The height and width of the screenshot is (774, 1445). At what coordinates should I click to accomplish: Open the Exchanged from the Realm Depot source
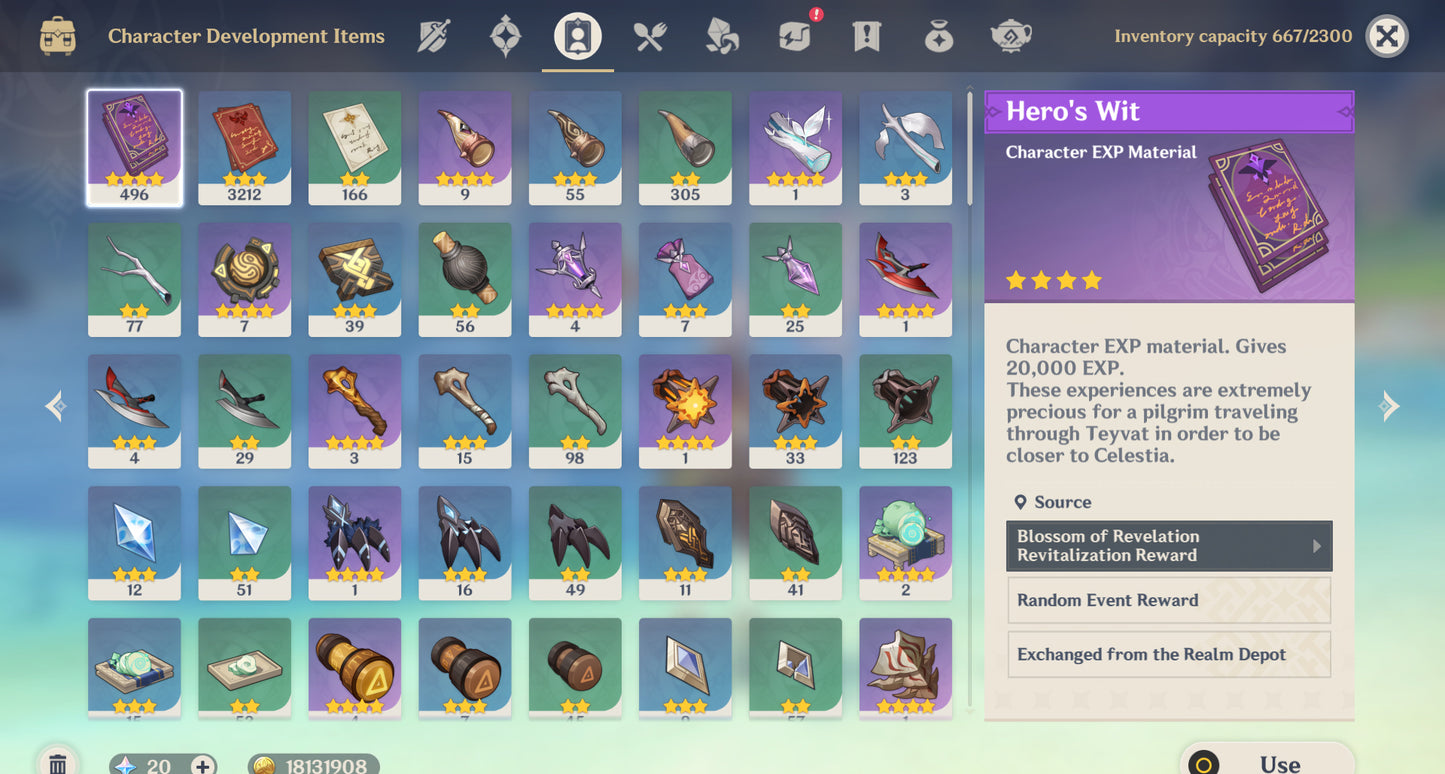pos(1168,654)
